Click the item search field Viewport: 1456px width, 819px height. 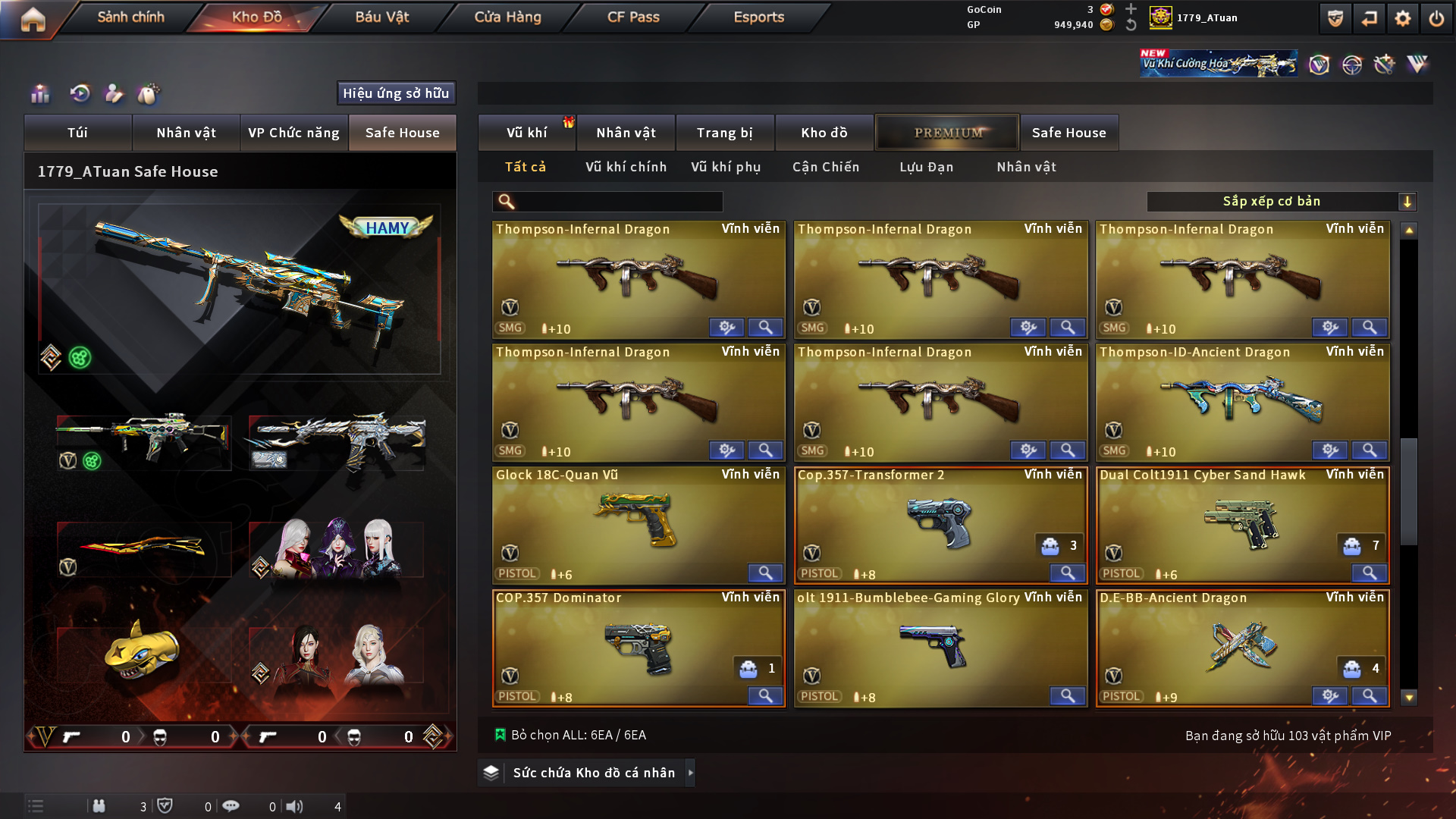tap(618, 202)
